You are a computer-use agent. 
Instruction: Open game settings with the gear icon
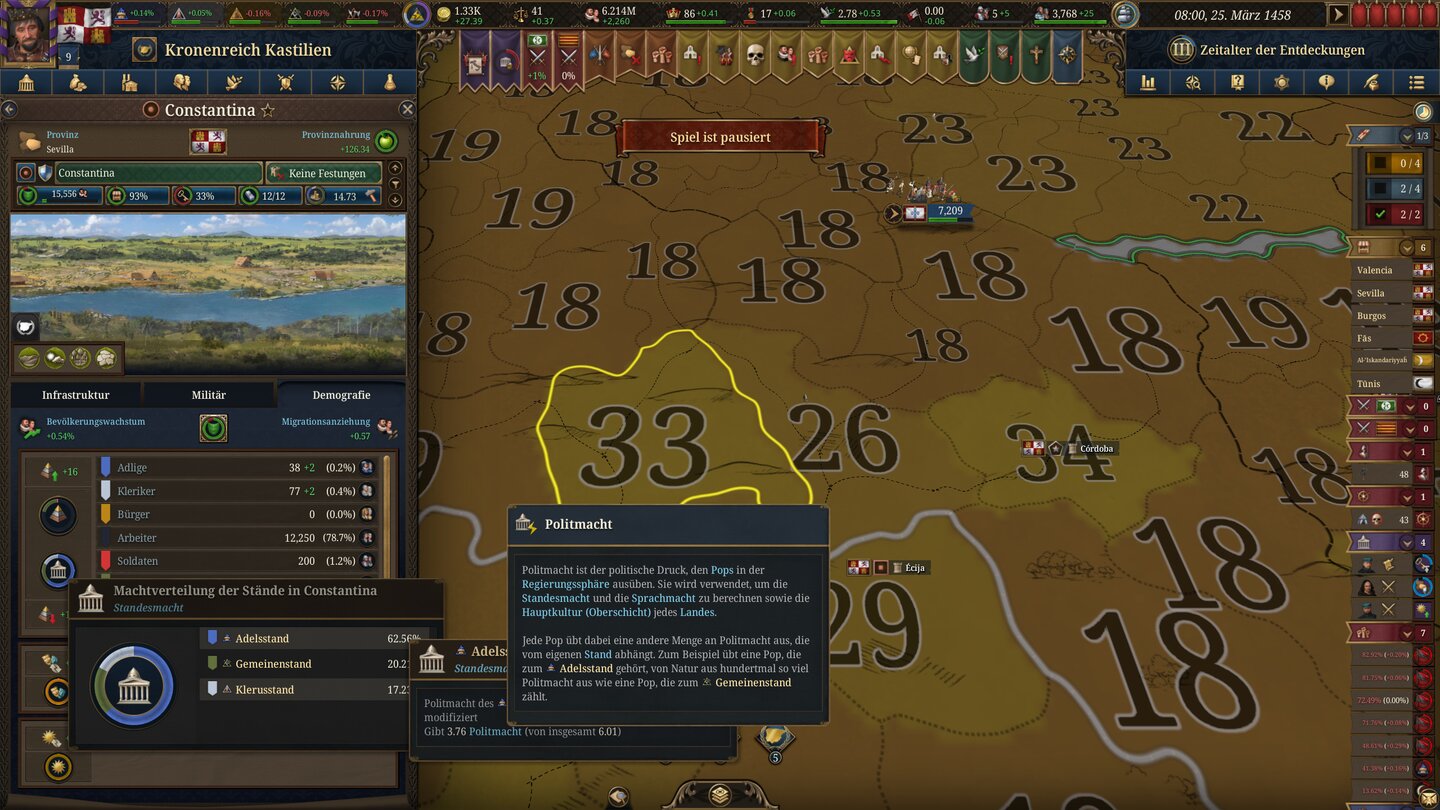coord(1281,82)
